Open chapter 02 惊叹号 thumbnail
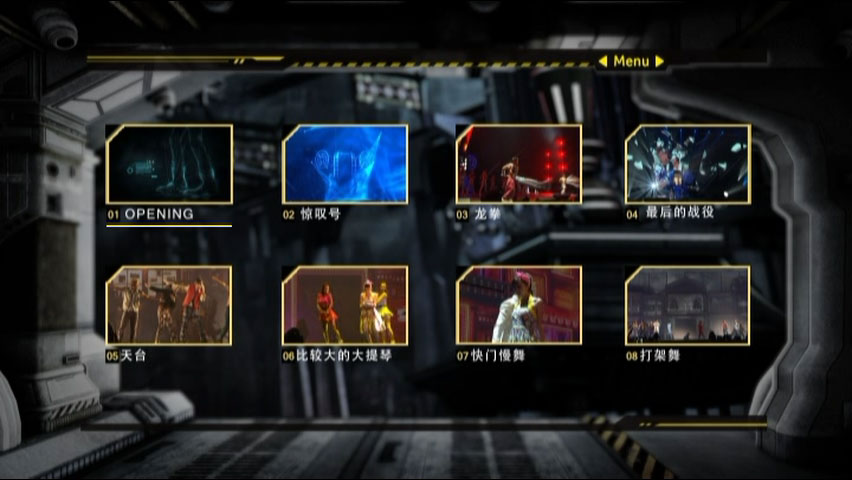This screenshot has height=480, width=852. tap(345, 164)
